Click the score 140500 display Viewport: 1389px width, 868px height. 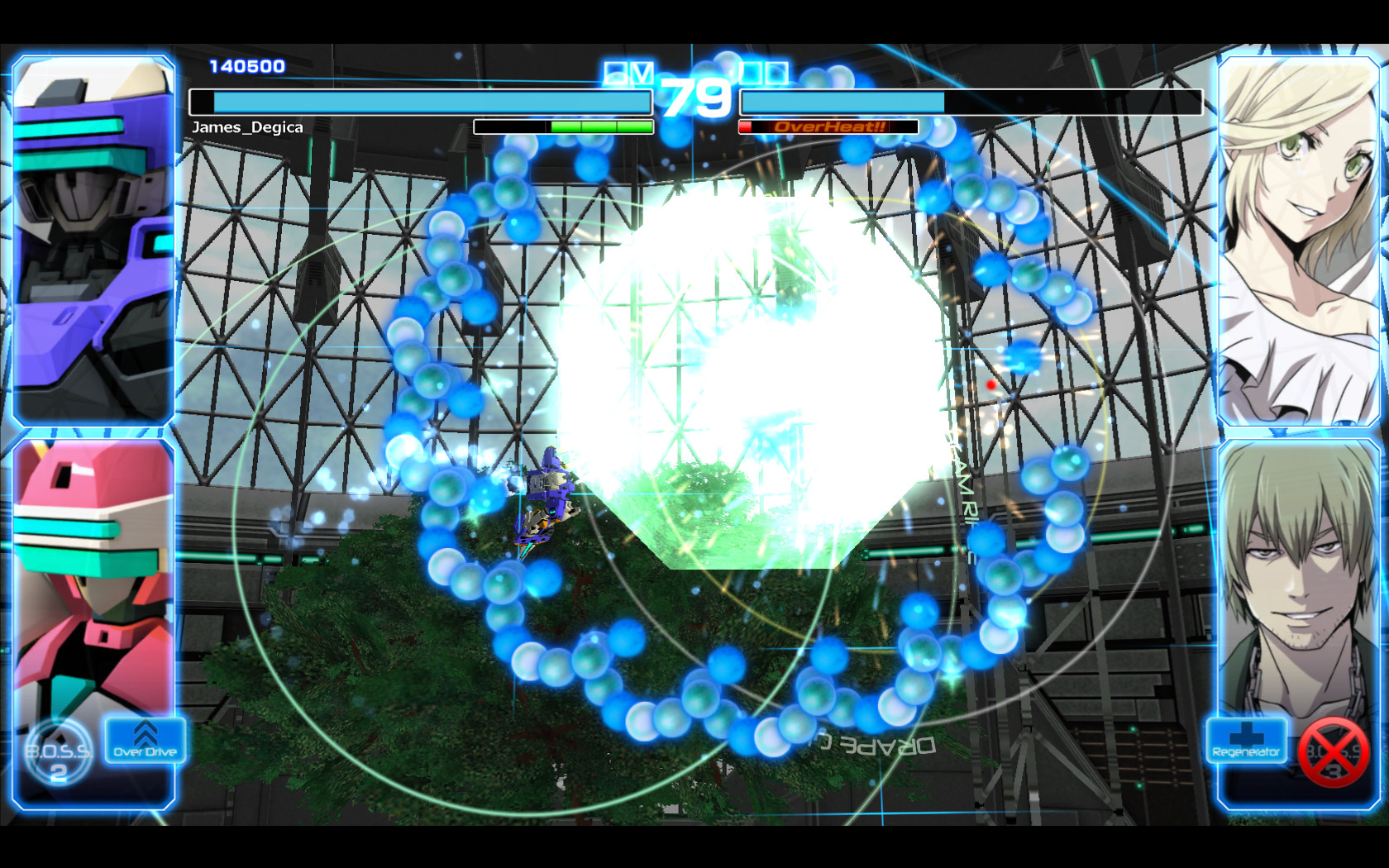pos(246,64)
